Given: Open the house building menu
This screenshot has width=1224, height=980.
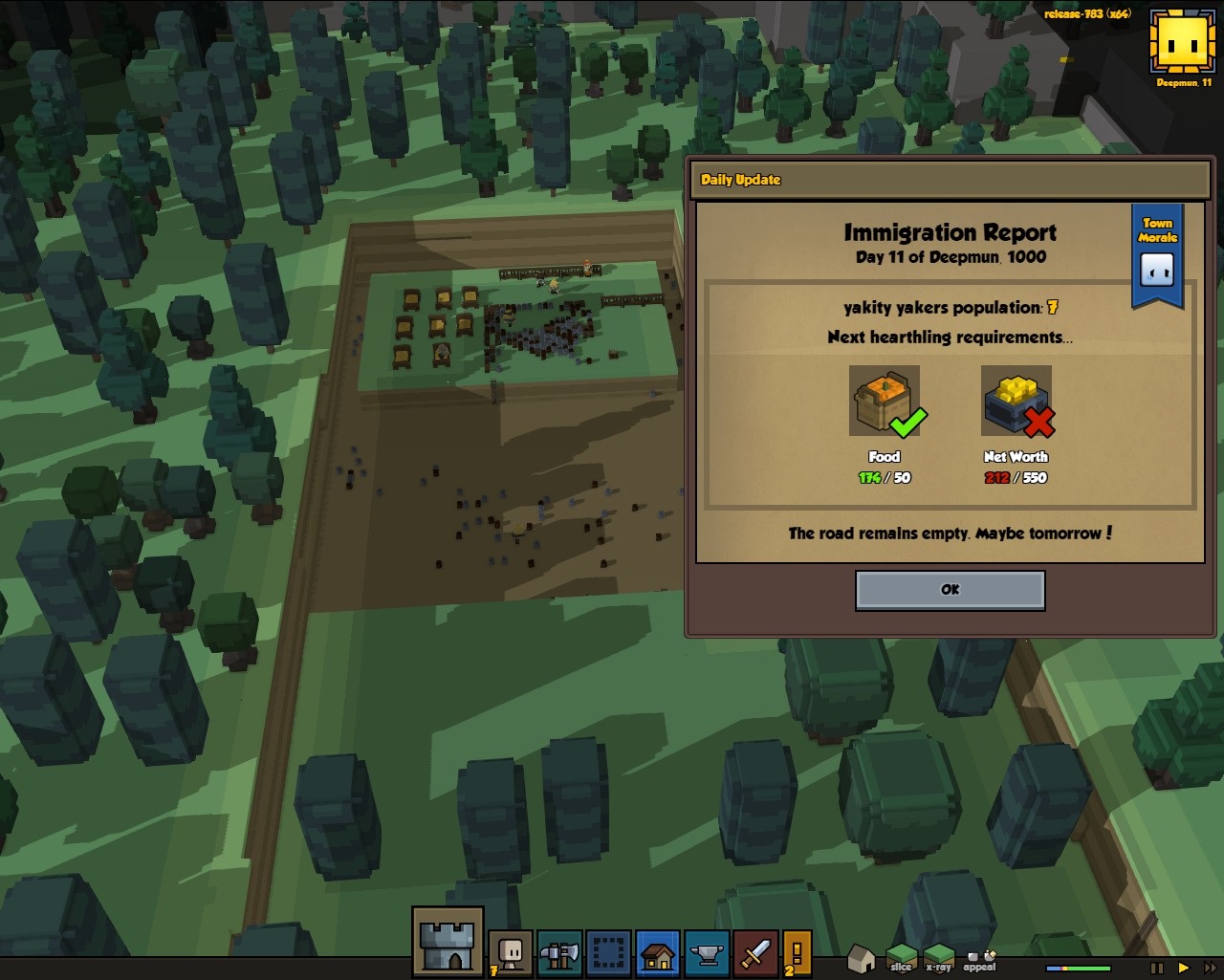Looking at the screenshot, I should (x=658, y=953).
